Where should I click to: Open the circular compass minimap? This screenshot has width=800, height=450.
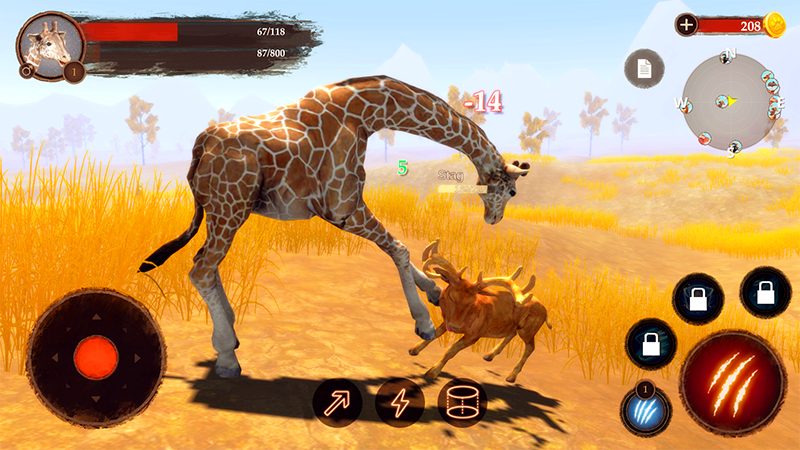(730, 100)
